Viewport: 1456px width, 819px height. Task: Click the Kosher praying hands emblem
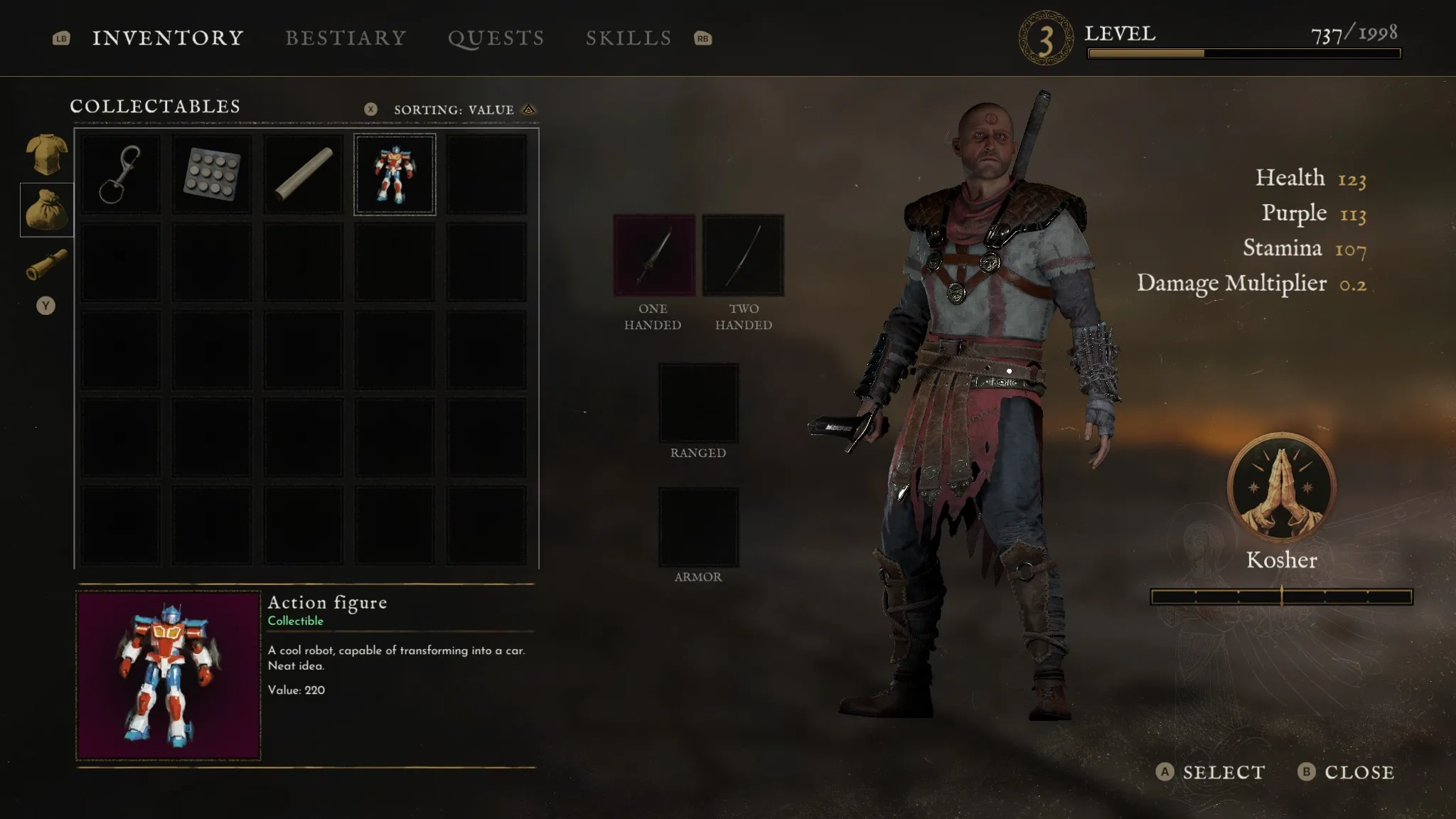(x=1281, y=488)
